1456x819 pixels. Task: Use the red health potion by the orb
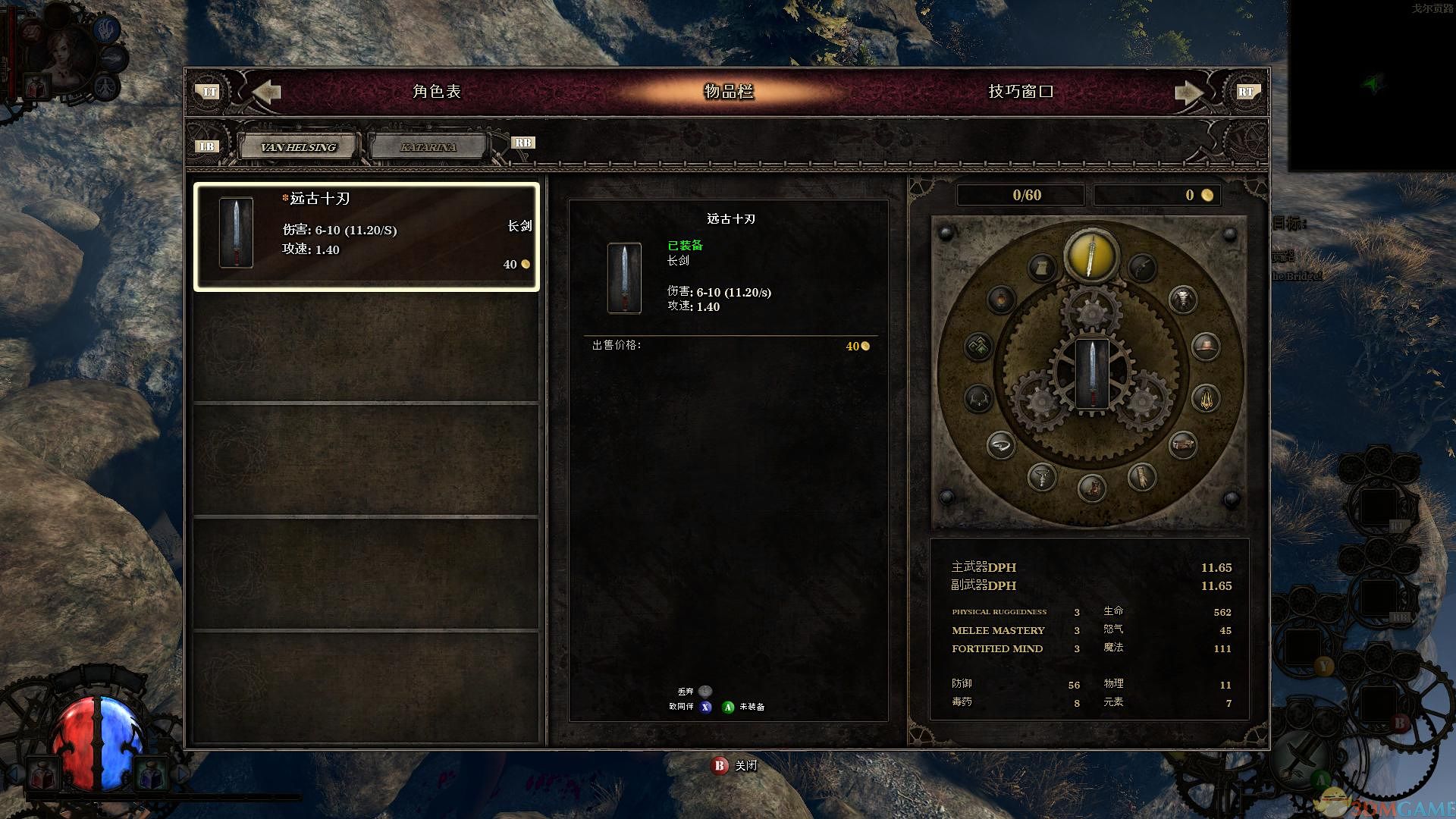[42, 775]
